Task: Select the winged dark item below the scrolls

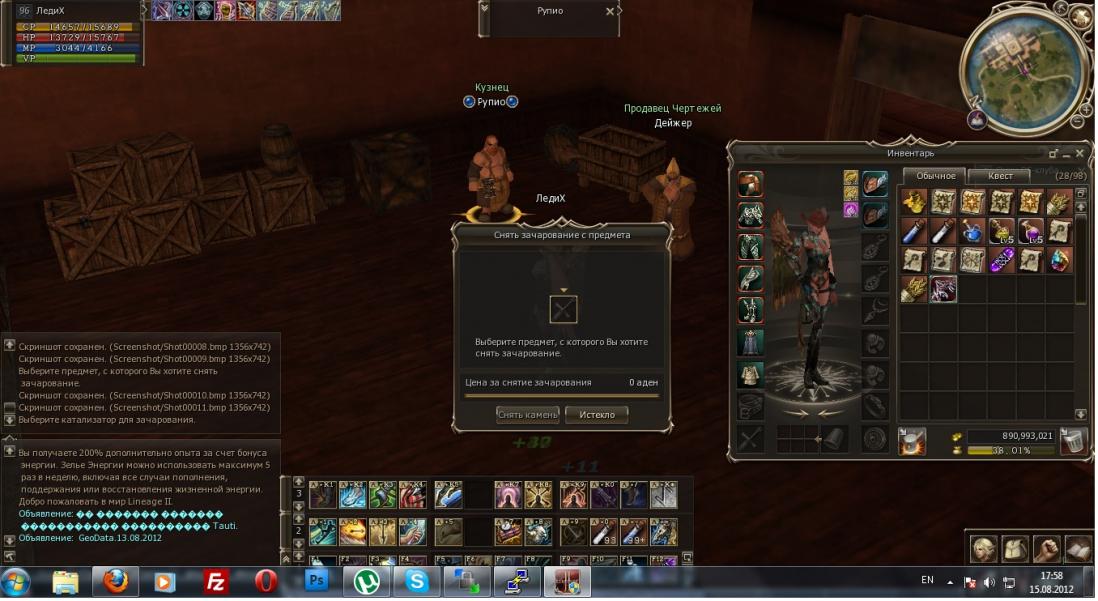Action: pyautogui.click(x=942, y=289)
